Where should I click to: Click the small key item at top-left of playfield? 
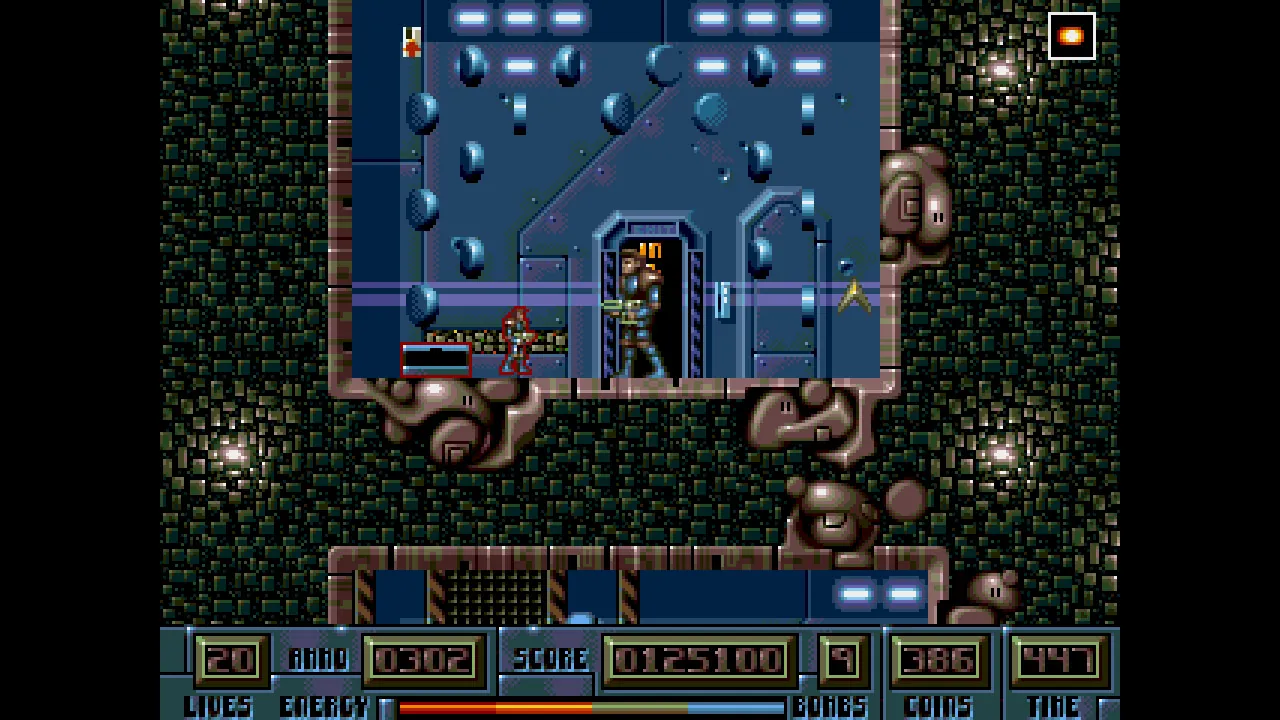(x=412, y=40)
